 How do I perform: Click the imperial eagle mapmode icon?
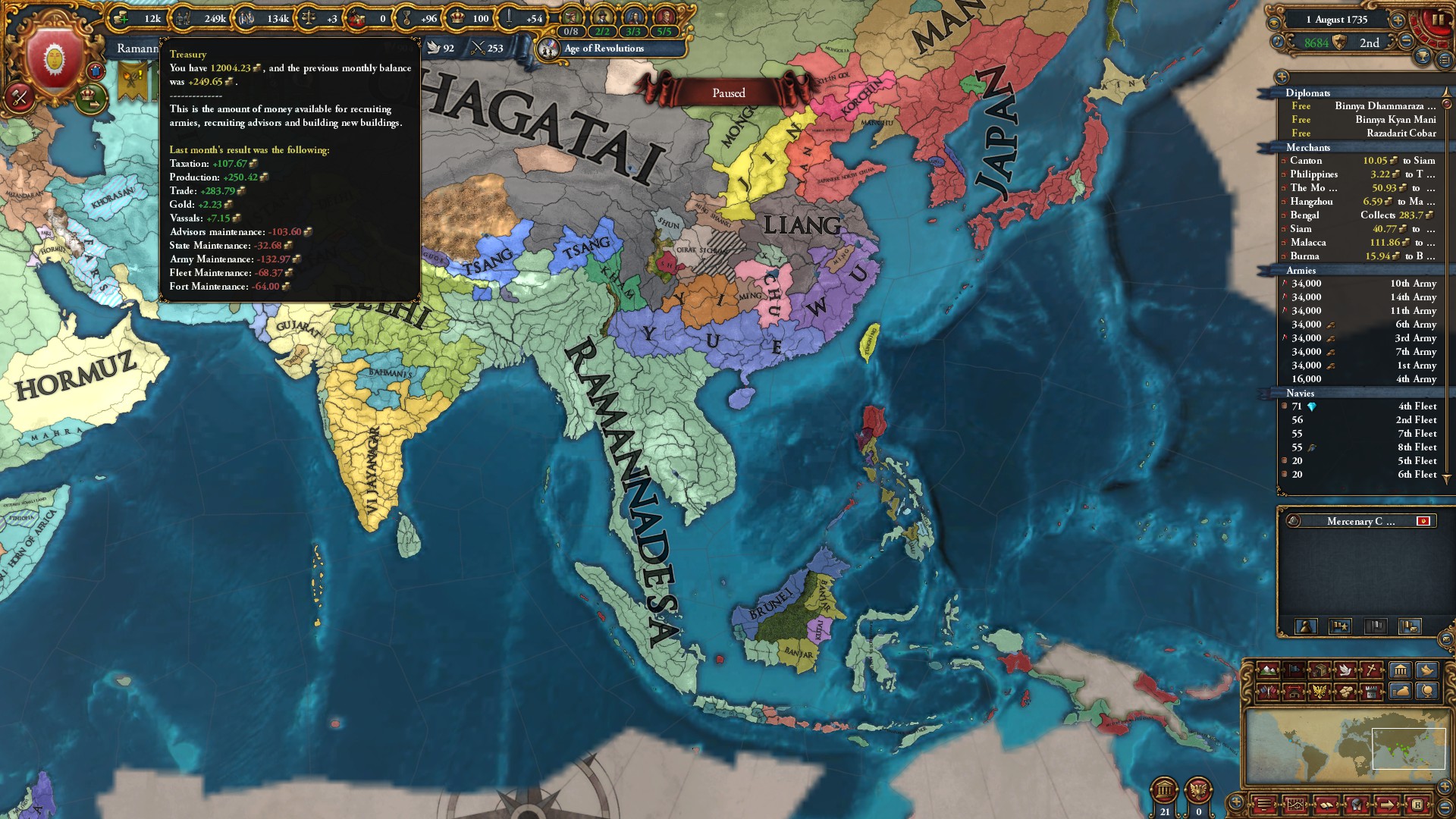[1319, 691]
